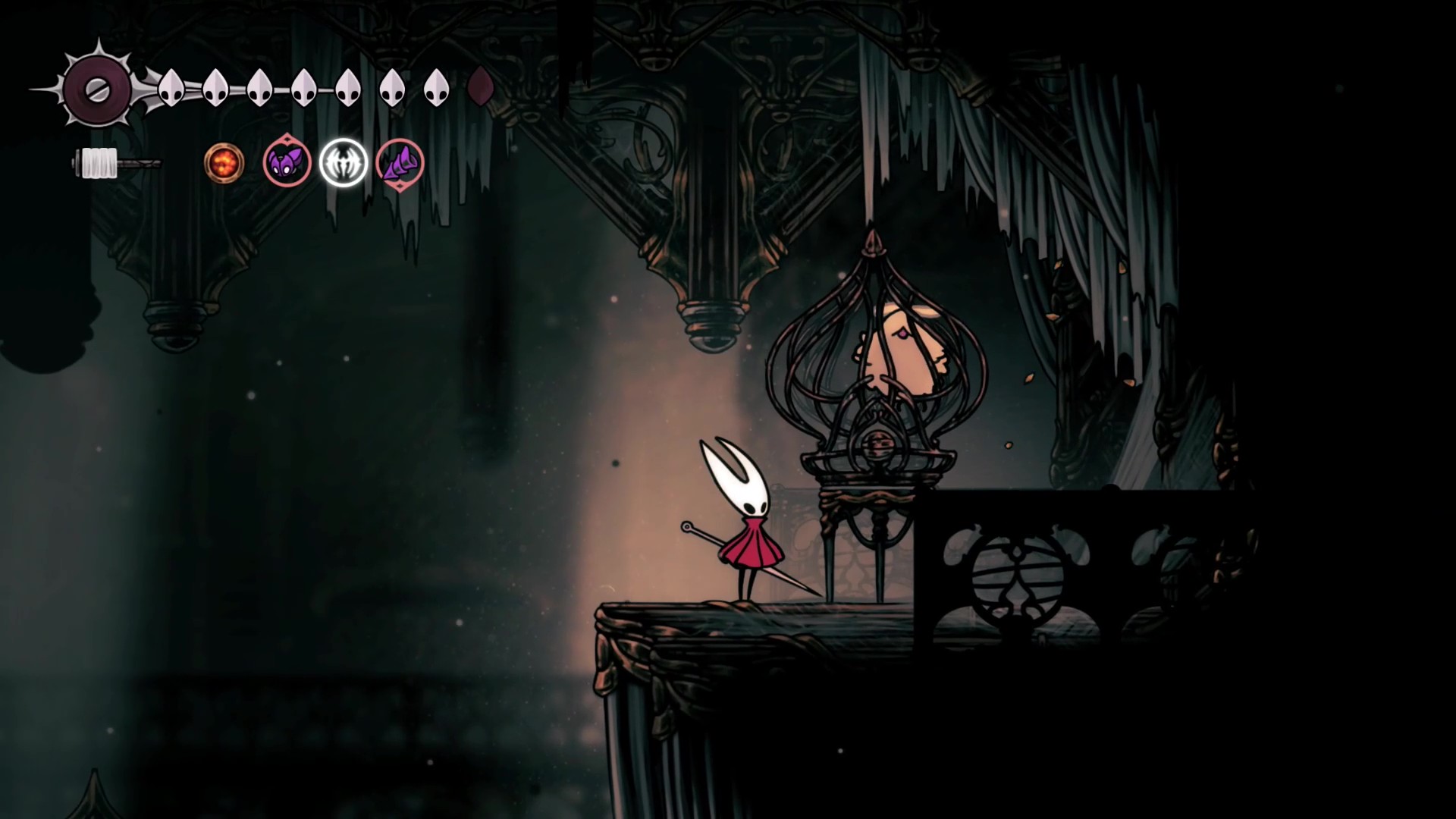Choose the purple spiked cones tool icon

[x=400, y=163]
